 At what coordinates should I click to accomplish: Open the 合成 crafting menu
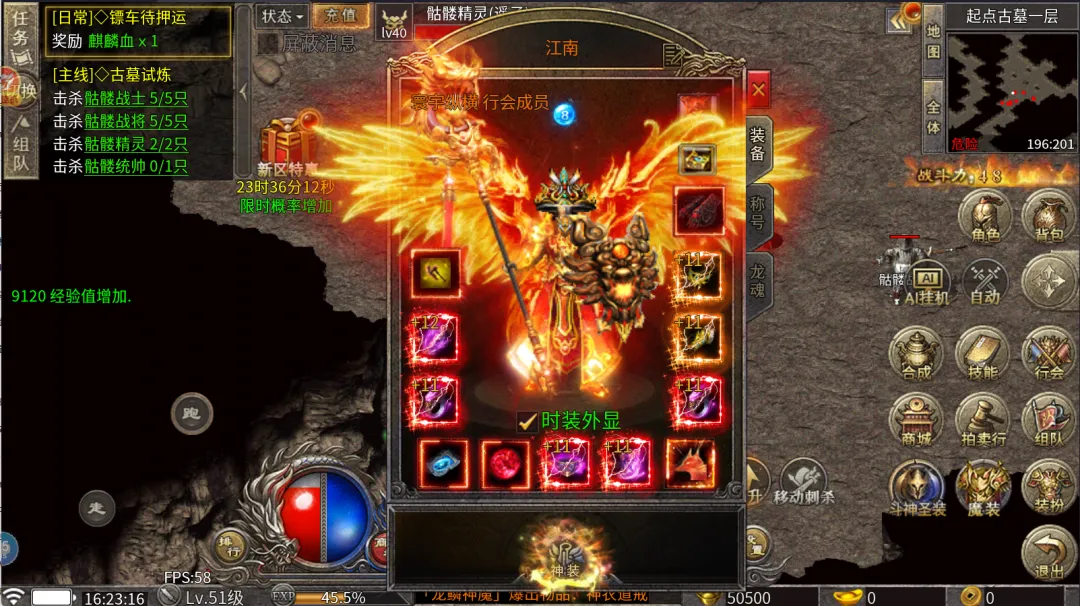[x=915, y=354]
